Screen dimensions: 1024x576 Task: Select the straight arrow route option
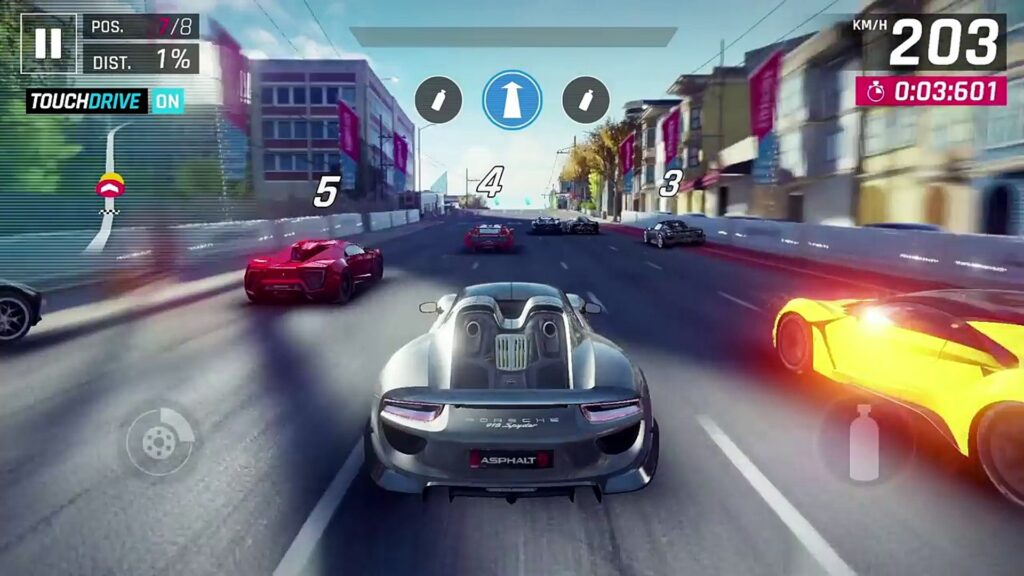pyautogui.click(x=512, y=100)
